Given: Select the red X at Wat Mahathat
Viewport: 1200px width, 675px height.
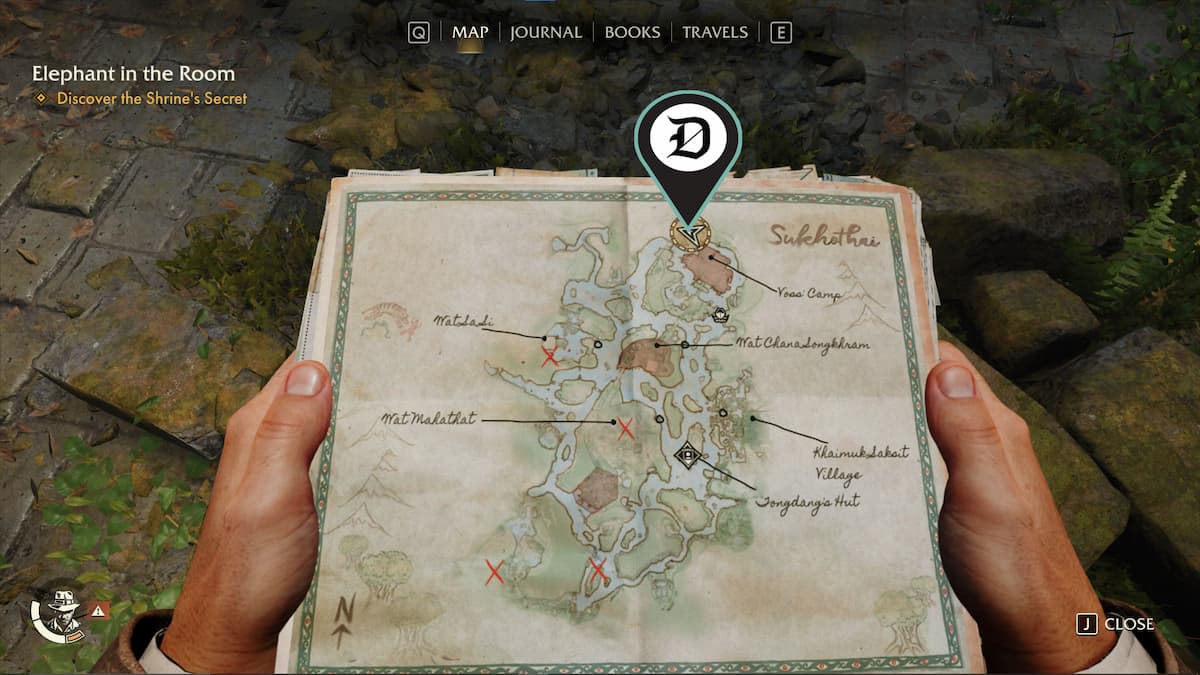Looking at the screenshot, I should pyautogui.click(x=626, y=428).
